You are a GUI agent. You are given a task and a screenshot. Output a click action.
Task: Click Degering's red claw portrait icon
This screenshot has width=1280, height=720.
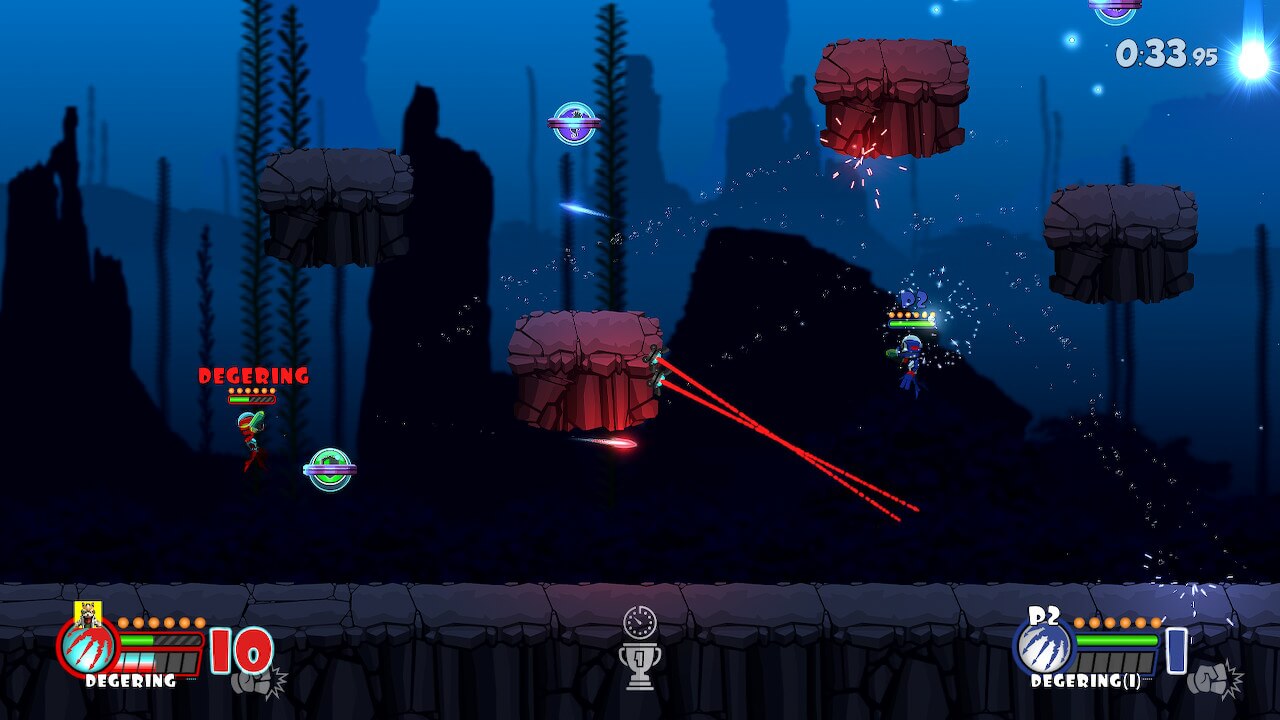point(88,647)
